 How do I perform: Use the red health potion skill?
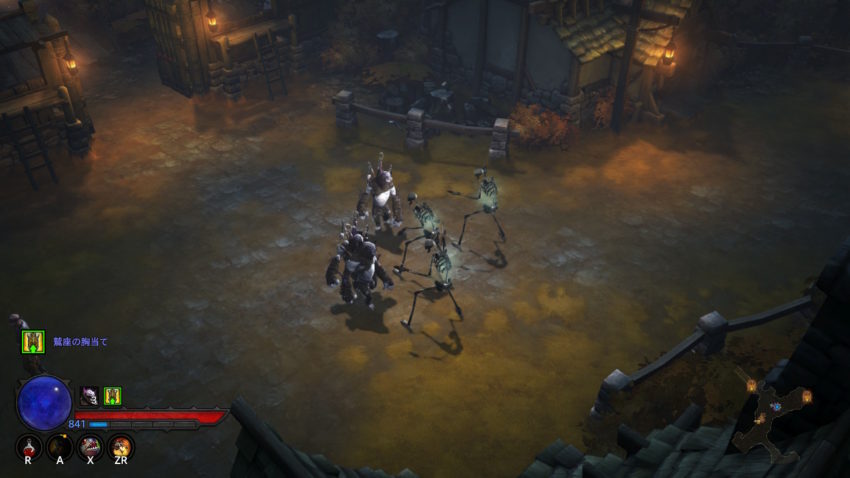[x=30, y=445]
